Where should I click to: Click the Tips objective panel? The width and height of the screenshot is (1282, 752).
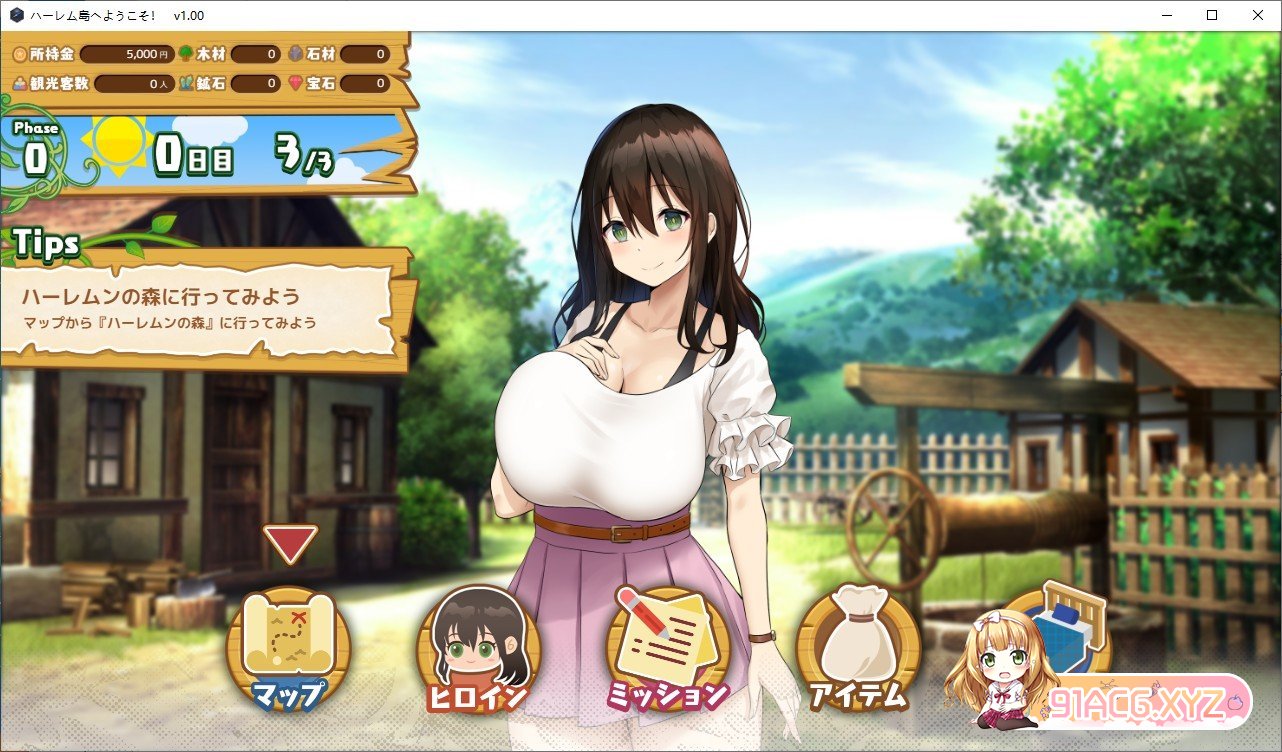tap(205, 309)
